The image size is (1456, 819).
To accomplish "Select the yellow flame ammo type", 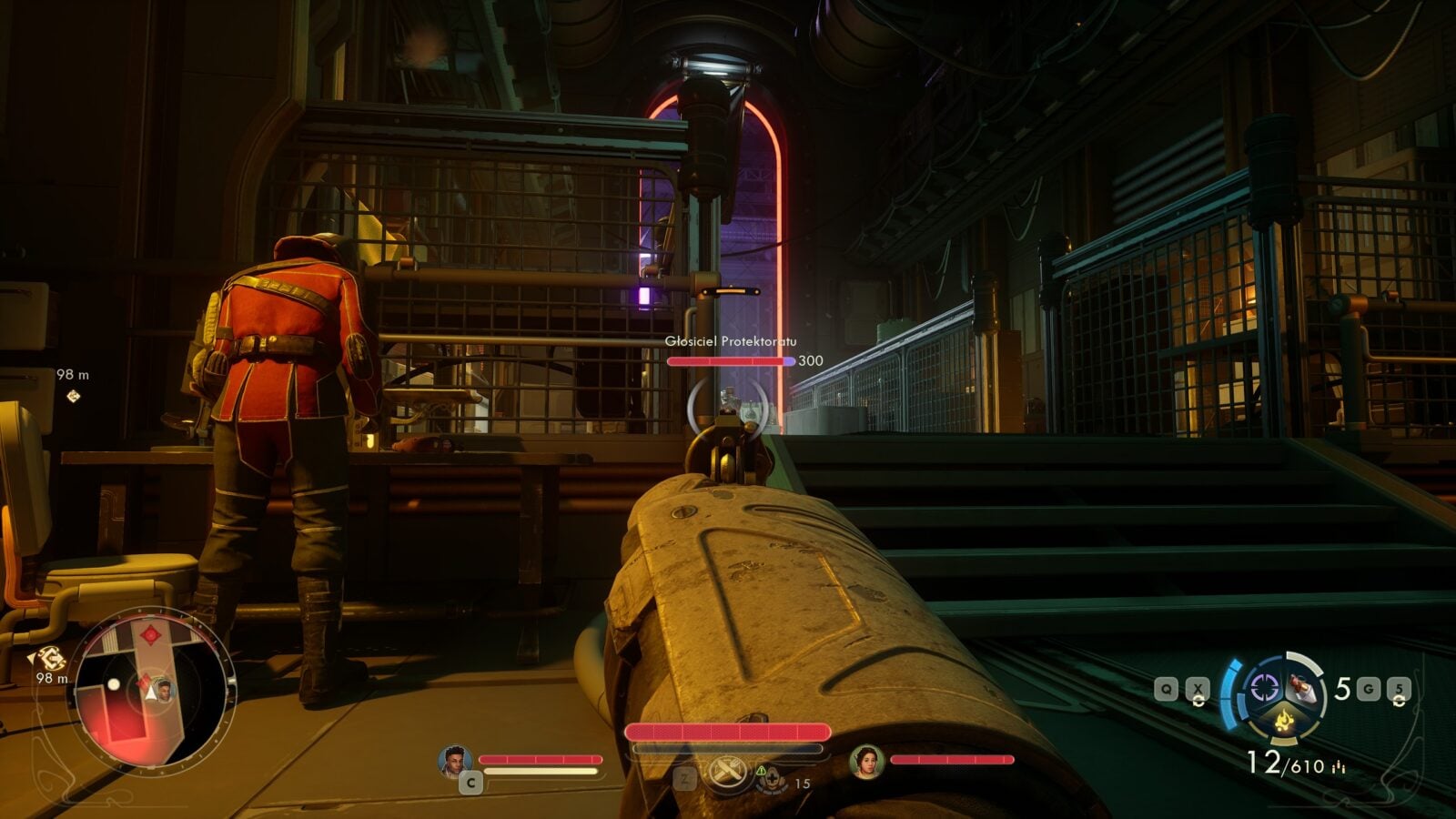I will (1285, 723).
